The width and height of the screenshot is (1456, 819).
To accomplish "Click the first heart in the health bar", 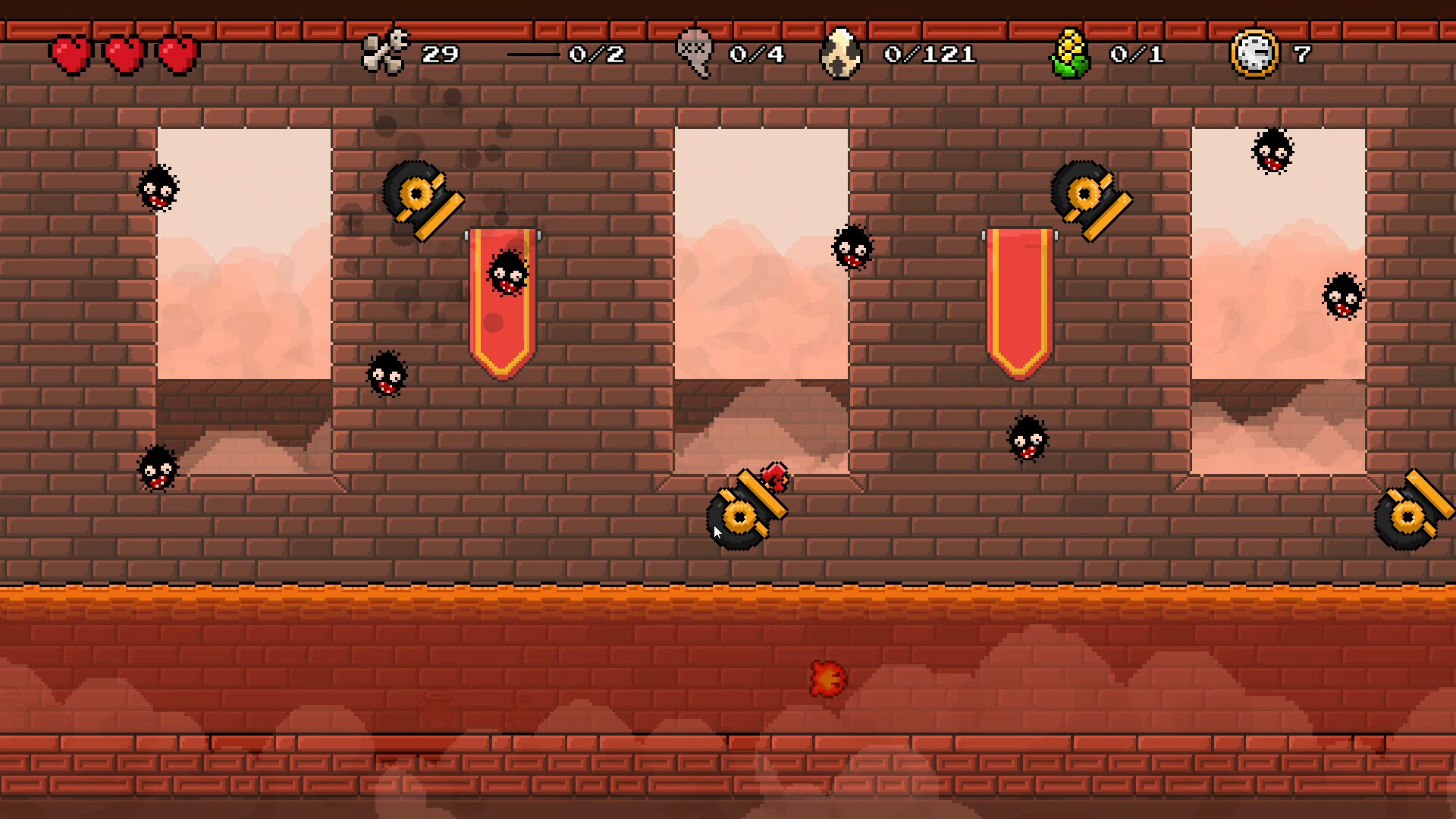I will pos(71,53).
